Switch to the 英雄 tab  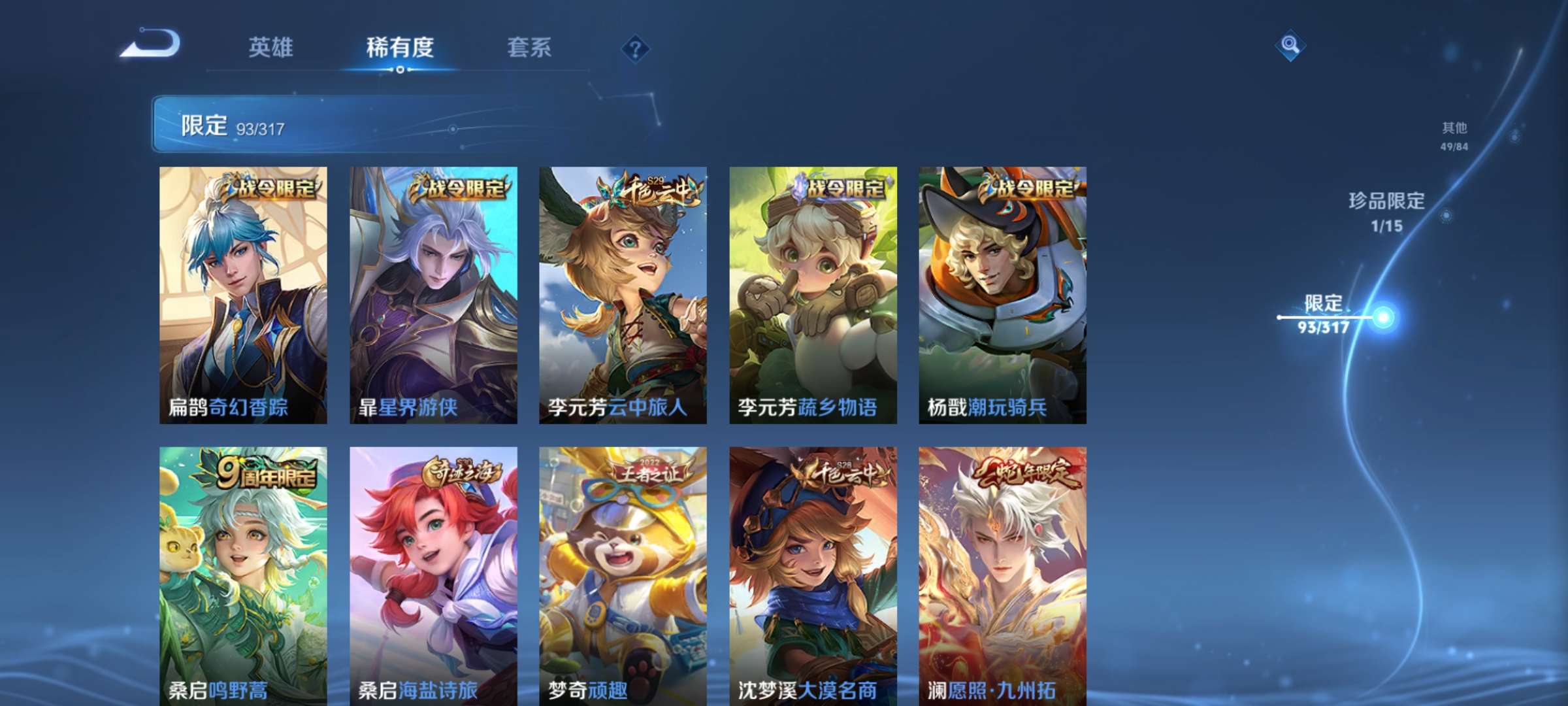pyautogui.click(x=272, y=48)
